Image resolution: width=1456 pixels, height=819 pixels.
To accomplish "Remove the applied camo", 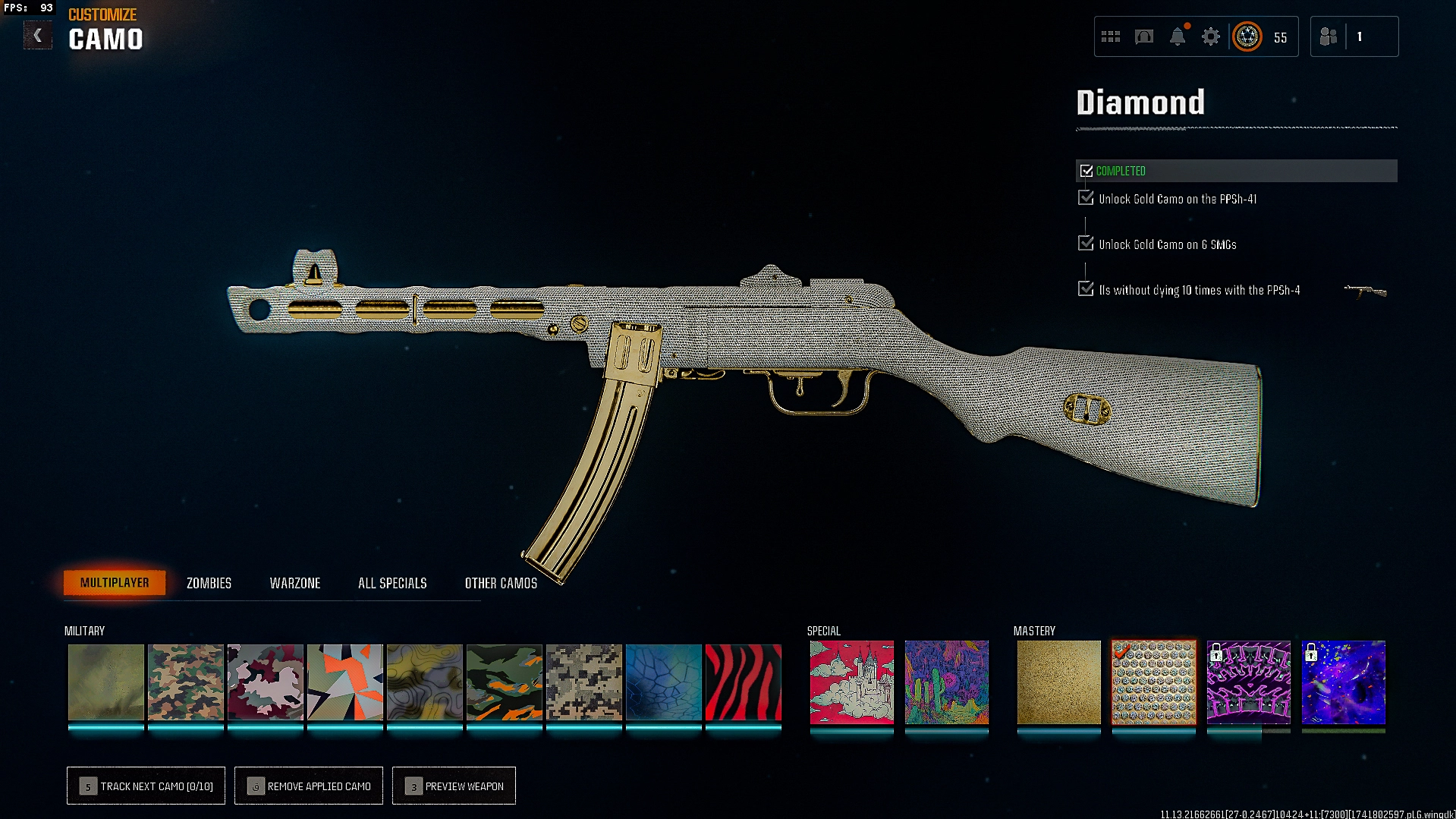I will pyautogui.click(x=309, y=786).
